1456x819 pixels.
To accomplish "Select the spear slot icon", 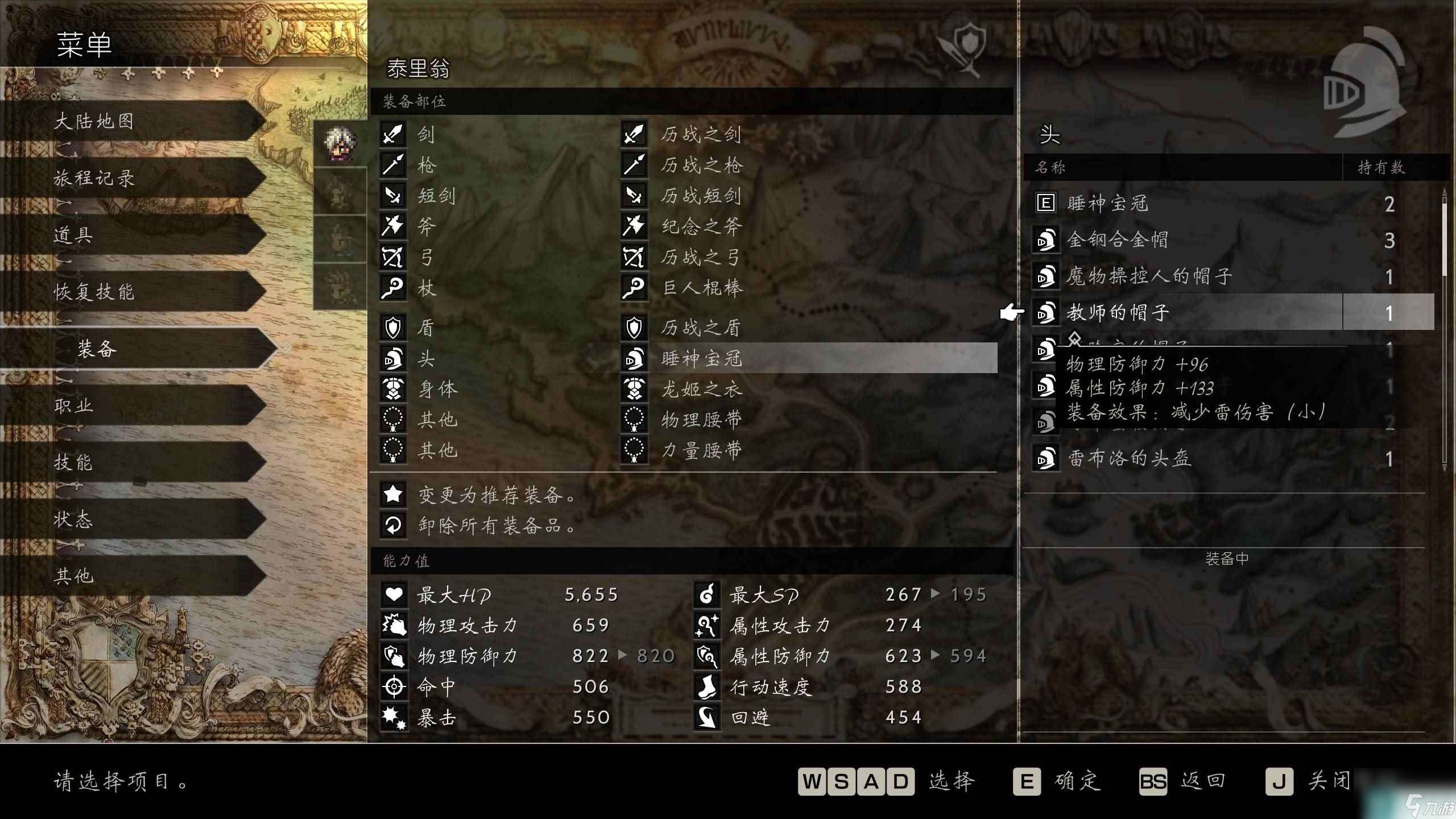I will (394, 166).
